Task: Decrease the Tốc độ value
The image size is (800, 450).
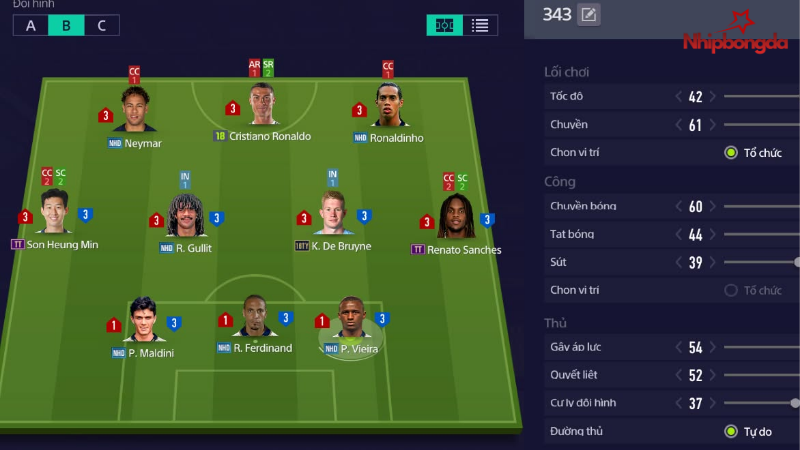Action: [679, 97]
